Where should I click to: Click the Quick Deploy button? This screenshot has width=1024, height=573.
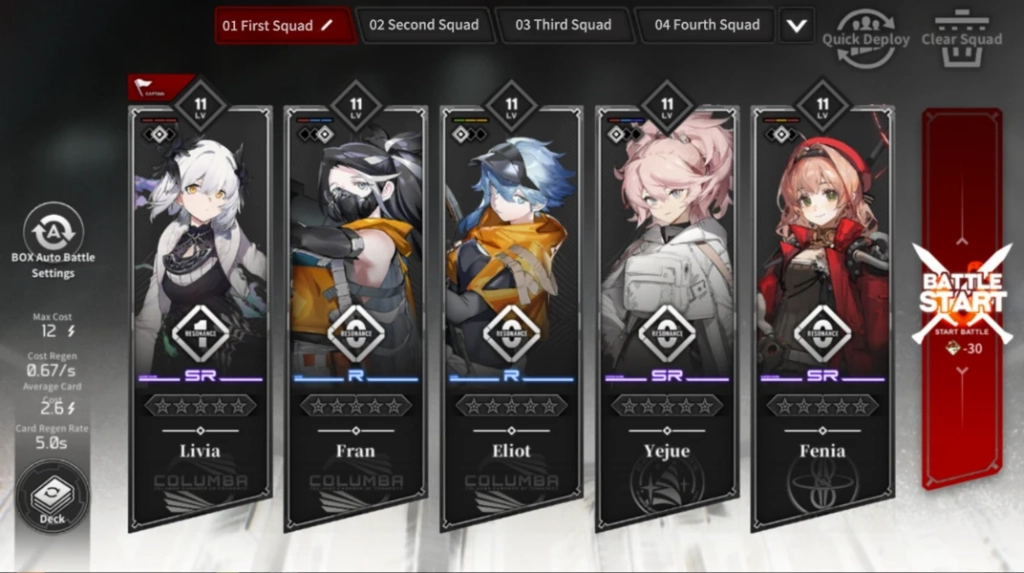pyautogui.click(x=865, y=38)
